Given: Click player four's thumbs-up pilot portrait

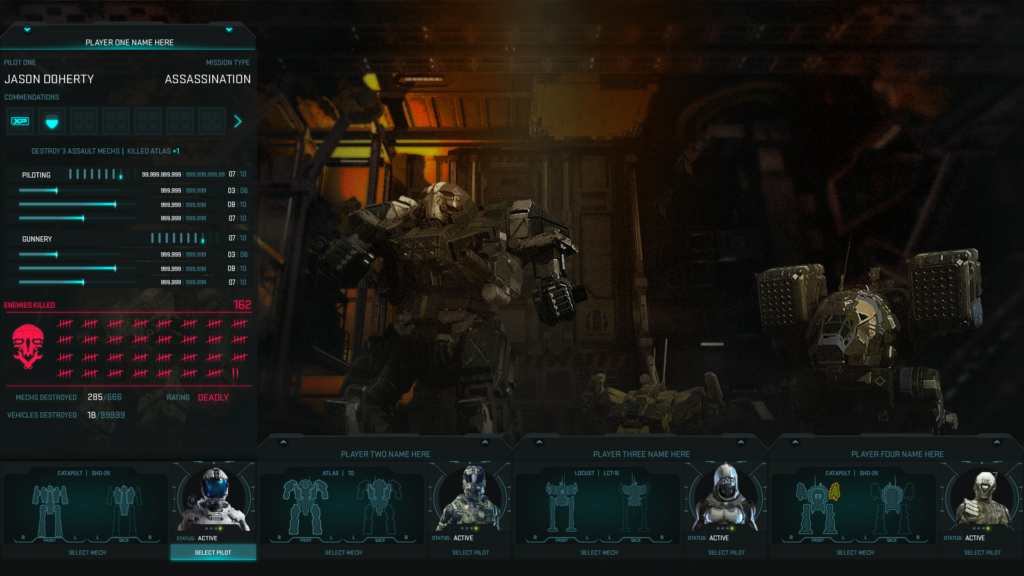Looking at the screenshot, I should [980, 496].
